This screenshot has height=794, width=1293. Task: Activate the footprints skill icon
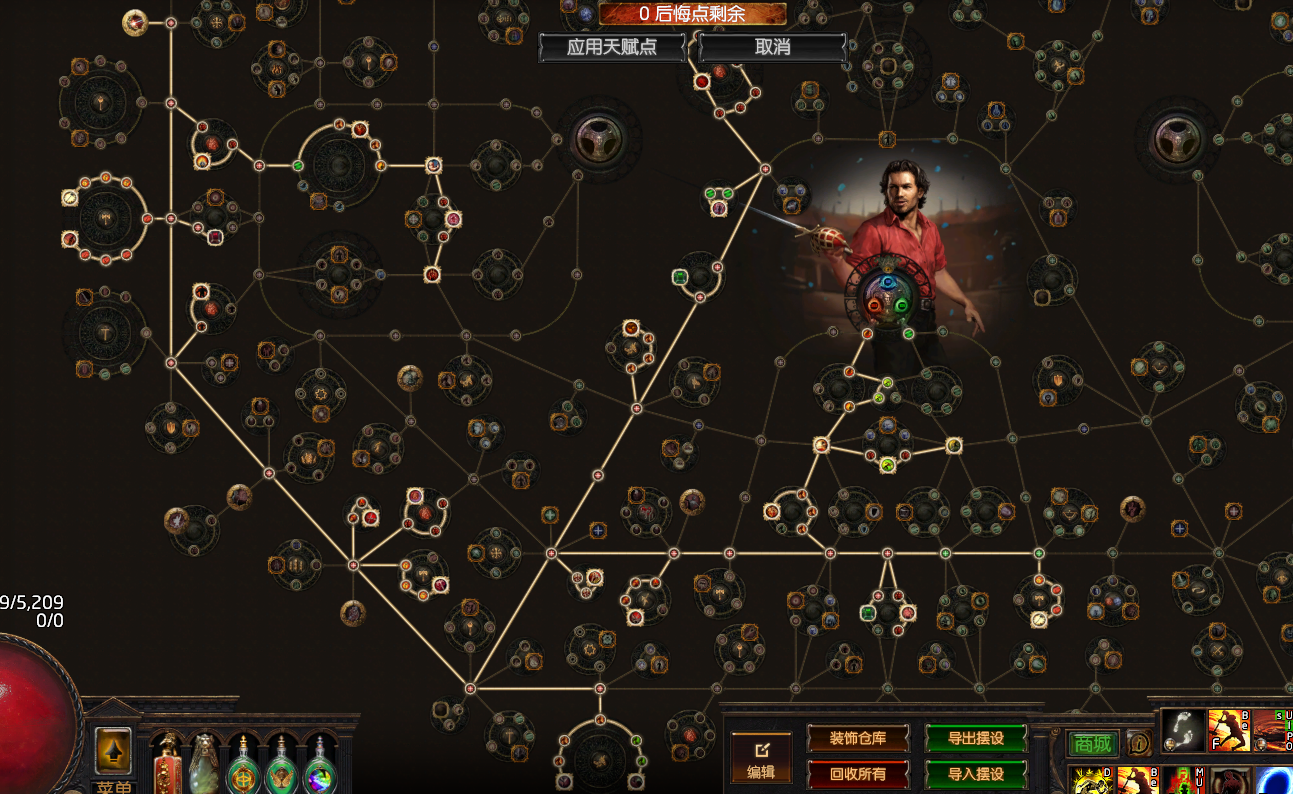pyautogui.click(x=1182, y=731)
